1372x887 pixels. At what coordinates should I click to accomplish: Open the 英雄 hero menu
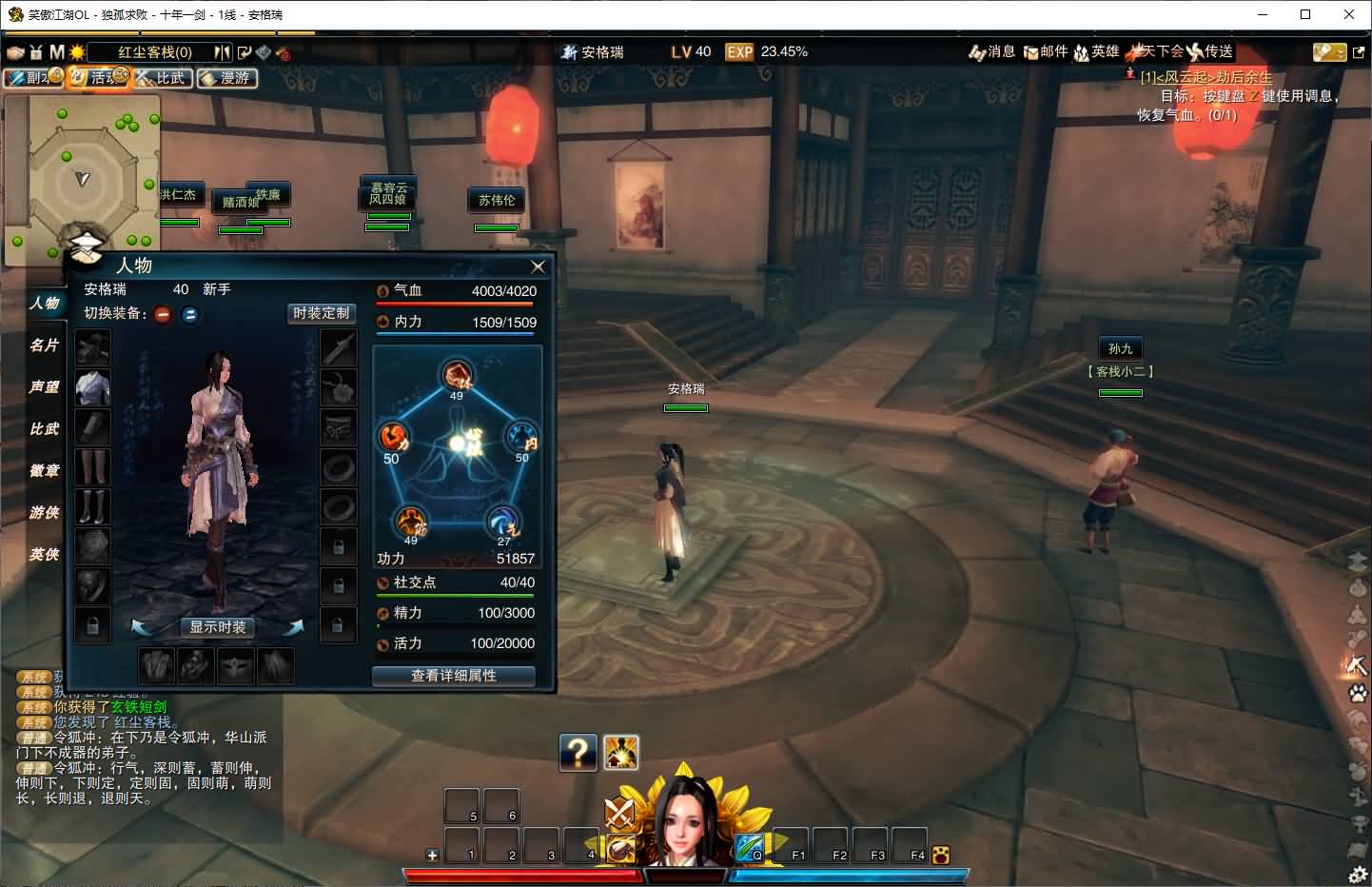click(x=1096, y=51)
